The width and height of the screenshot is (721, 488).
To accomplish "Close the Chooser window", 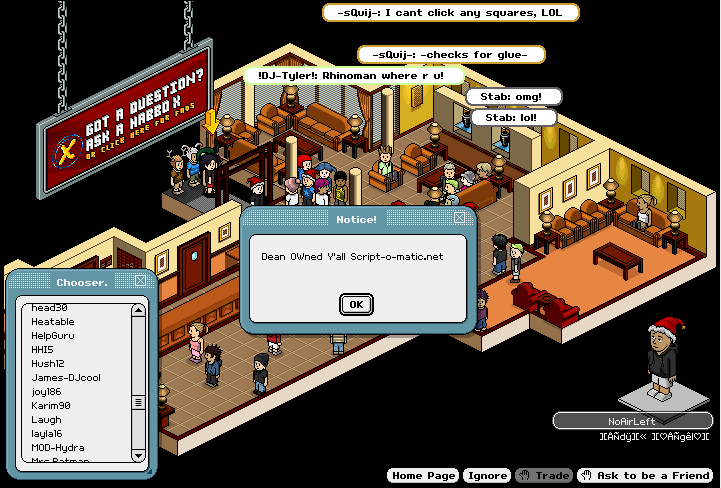I will (x=141, y=281).
